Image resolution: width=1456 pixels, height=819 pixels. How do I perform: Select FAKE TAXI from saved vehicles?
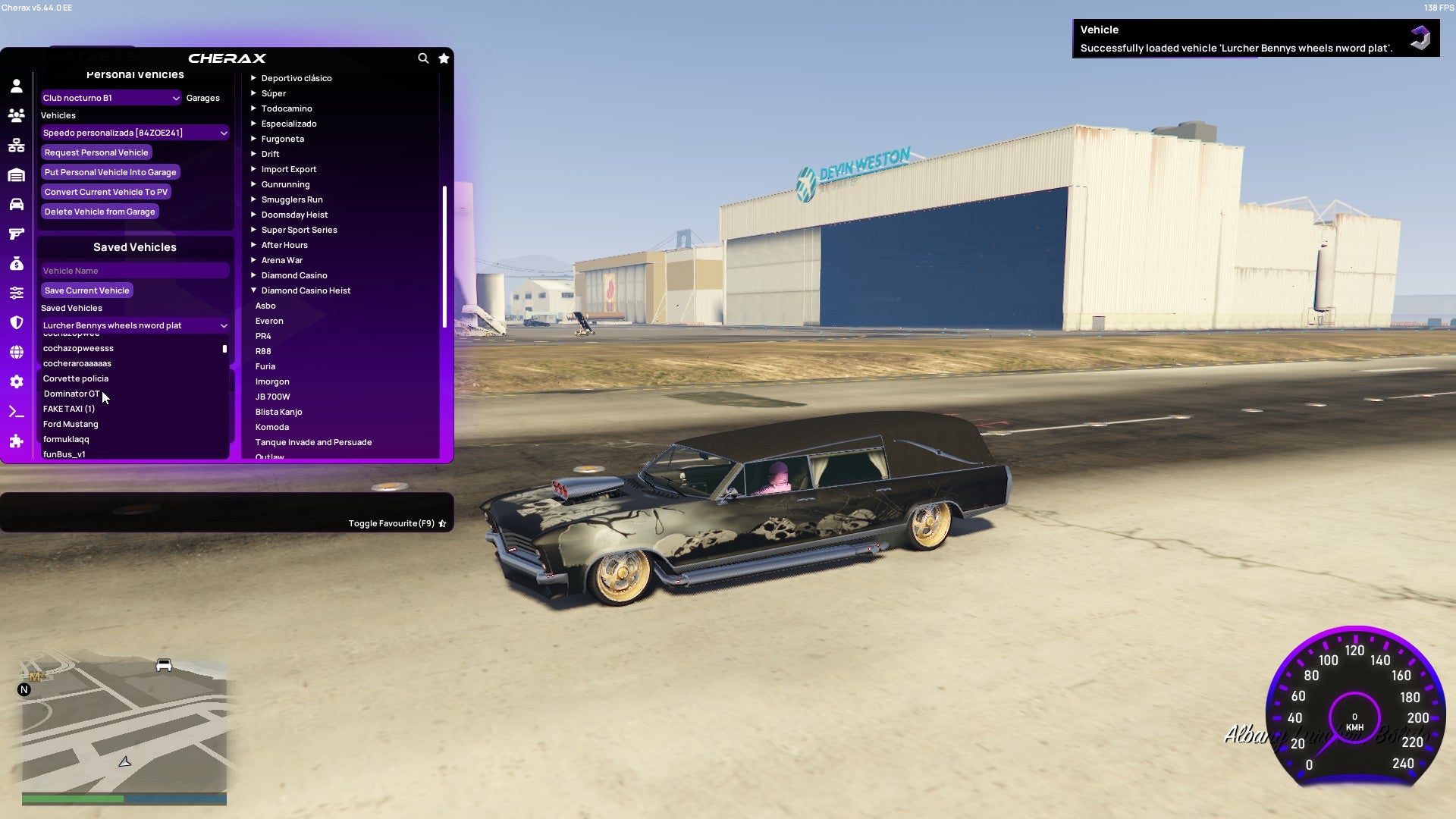pos(68,408)
